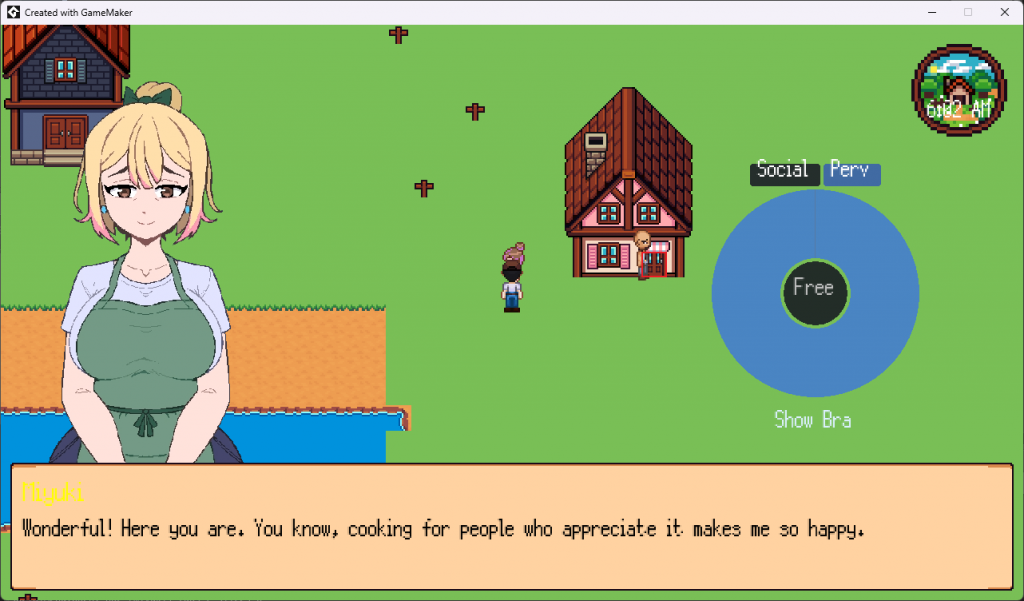This screenshot has width=1024, height=601.
Task: Select the Free center button
Action: [814, 291]
